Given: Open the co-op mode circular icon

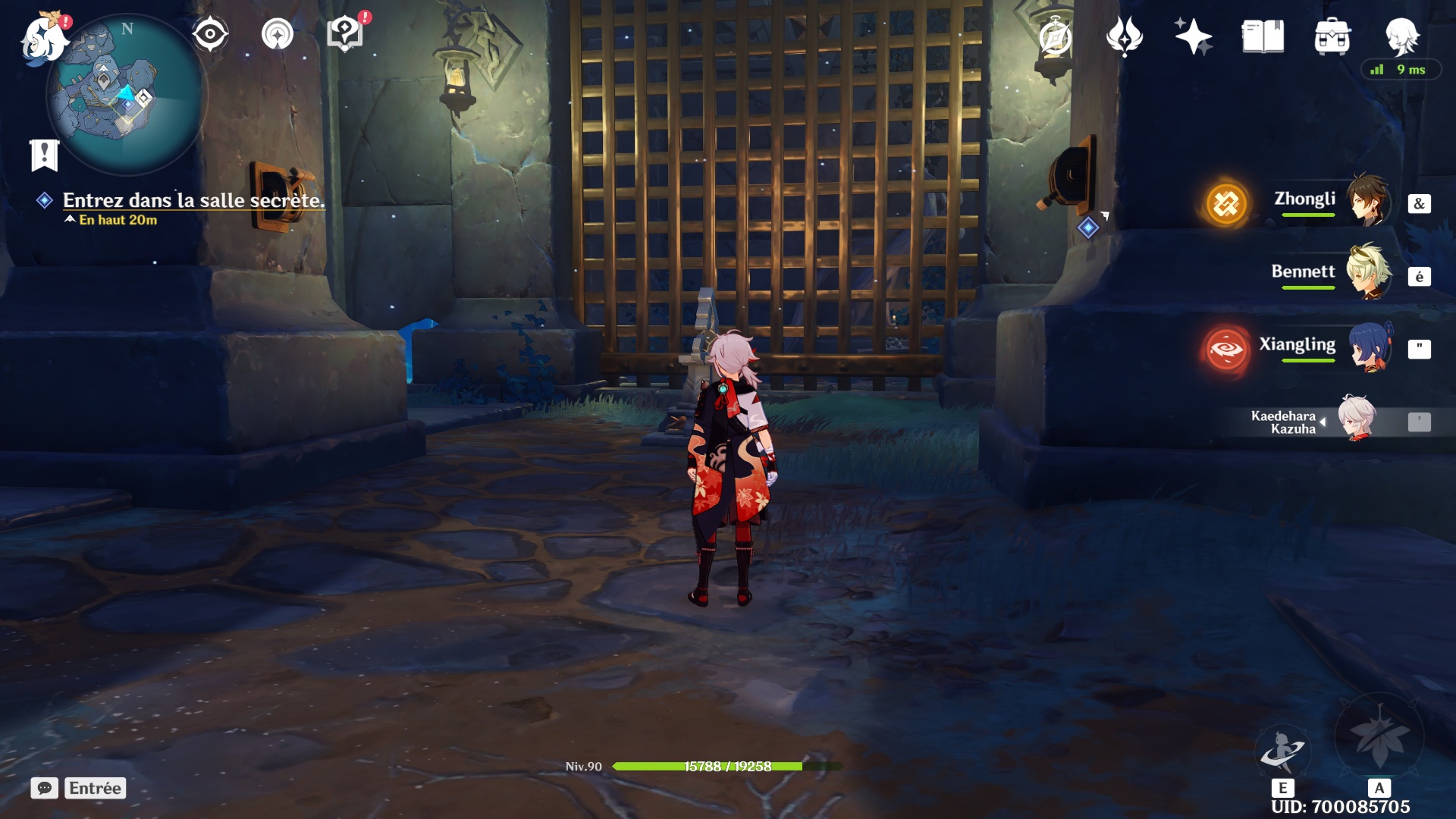Looking at the screenshot, I should click(278, 35).
